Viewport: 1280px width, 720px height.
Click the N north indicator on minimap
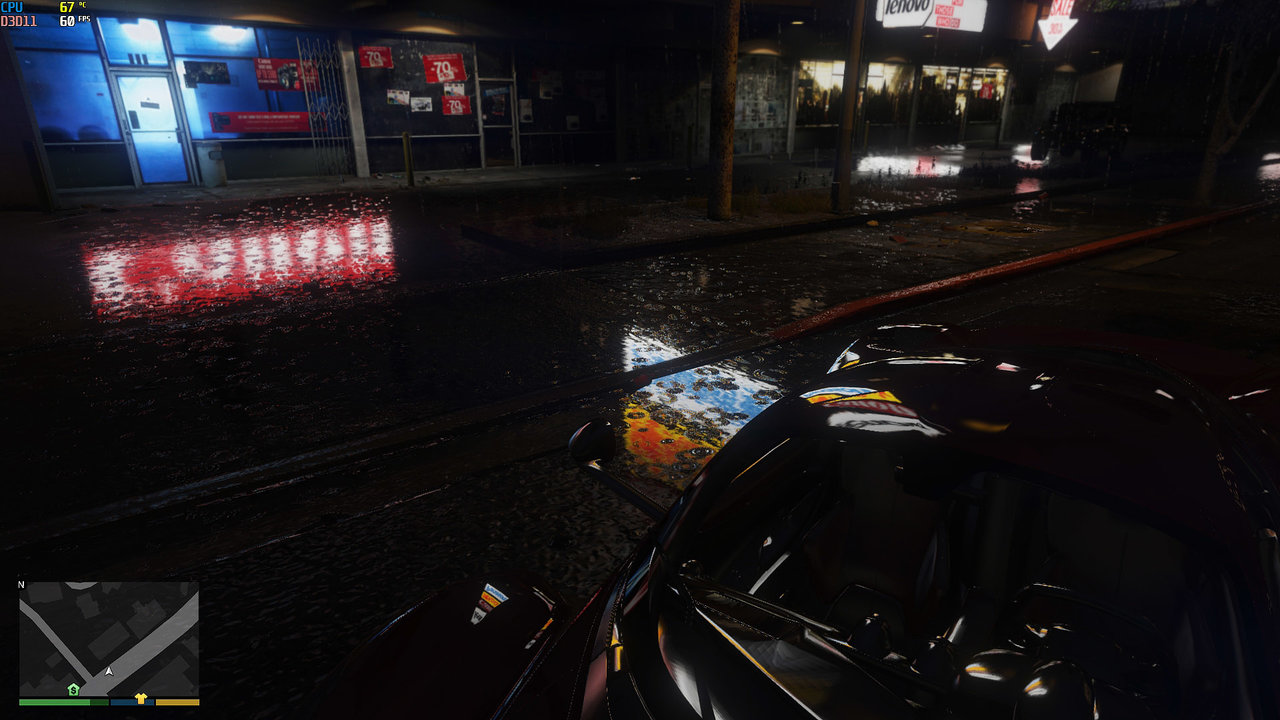(21, 585)
